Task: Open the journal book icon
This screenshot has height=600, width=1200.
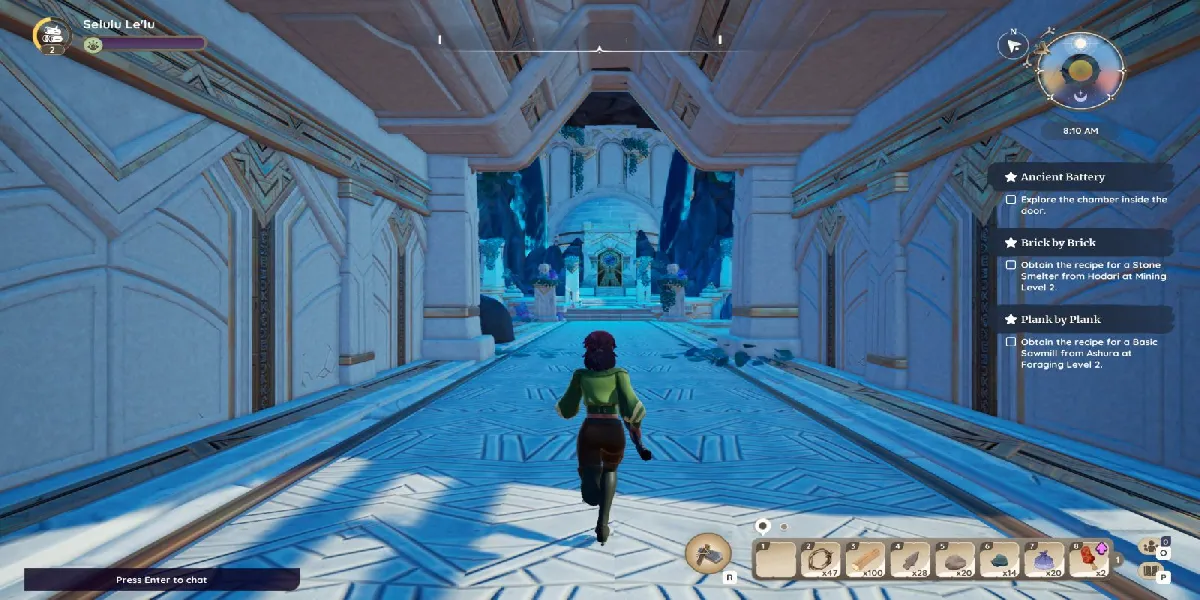Action: pyautogui.click(x=1151, y=571)
